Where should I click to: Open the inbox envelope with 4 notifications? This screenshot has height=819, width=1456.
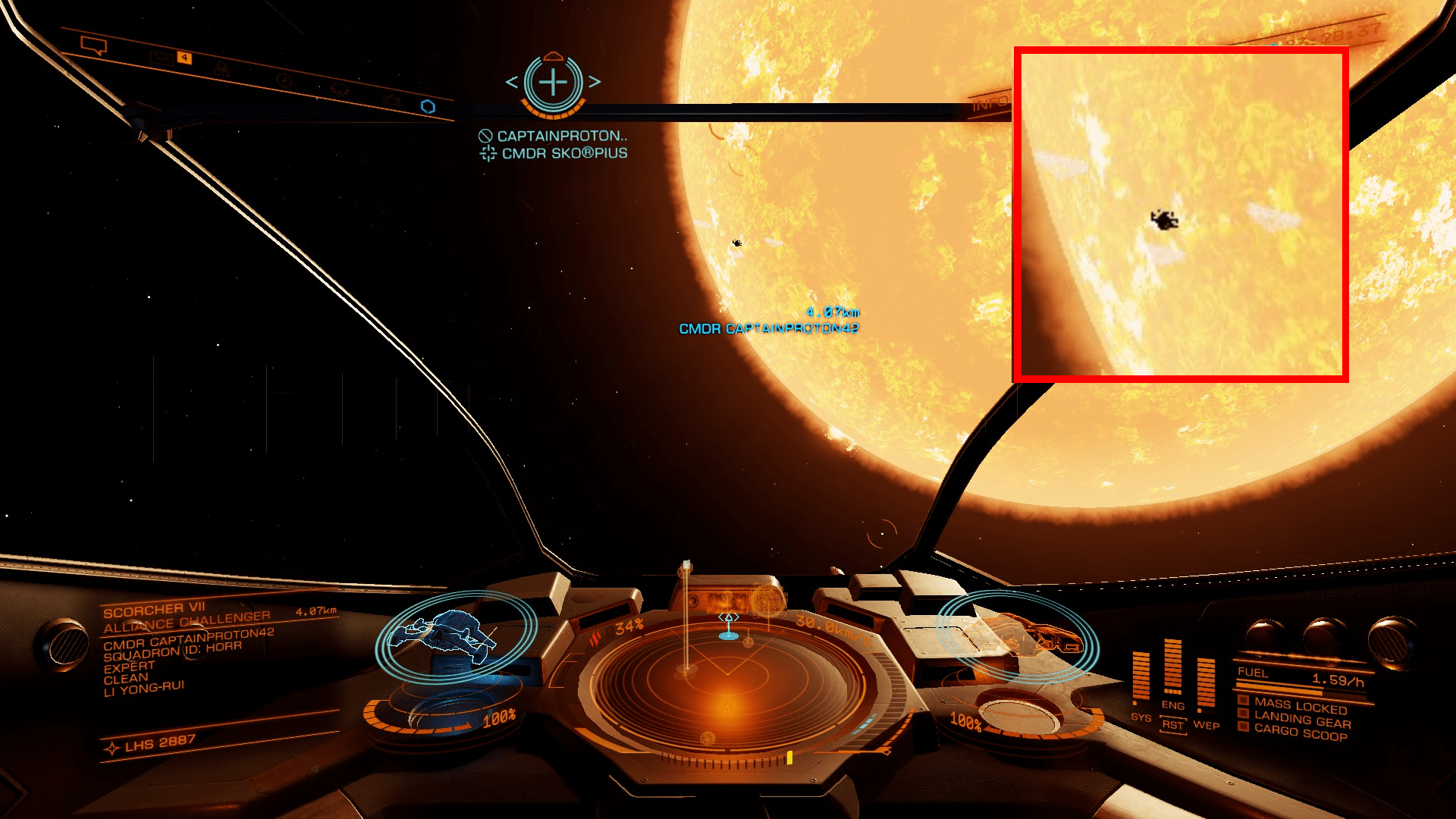[x=162, y=58]
